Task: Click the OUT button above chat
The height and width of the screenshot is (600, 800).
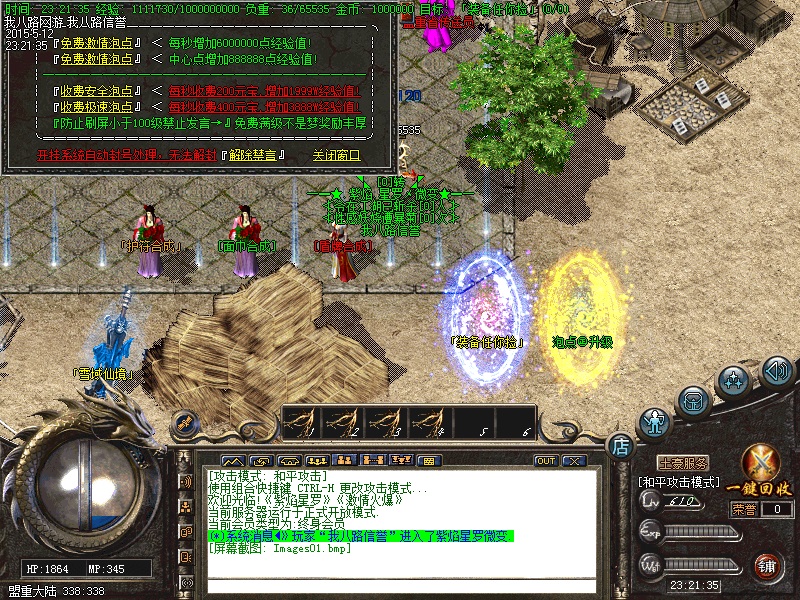Action: click(x=546, y=461)
